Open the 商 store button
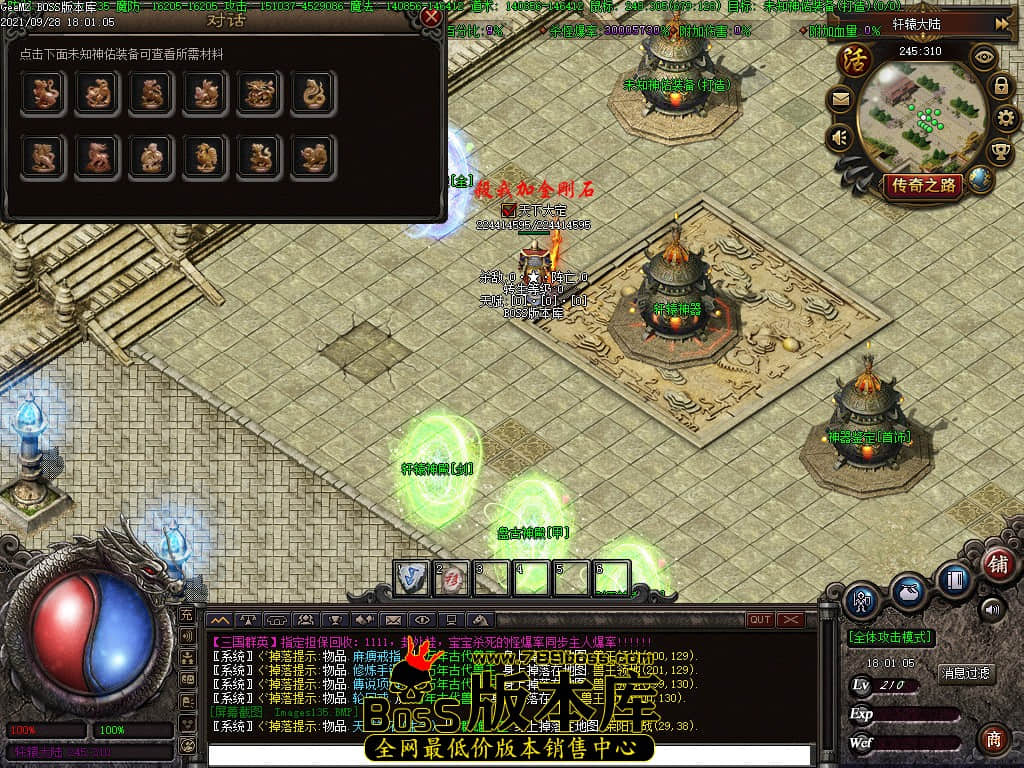Viewport: 1024px width, 768px height. pyautogui.click(x=993, y=739)
